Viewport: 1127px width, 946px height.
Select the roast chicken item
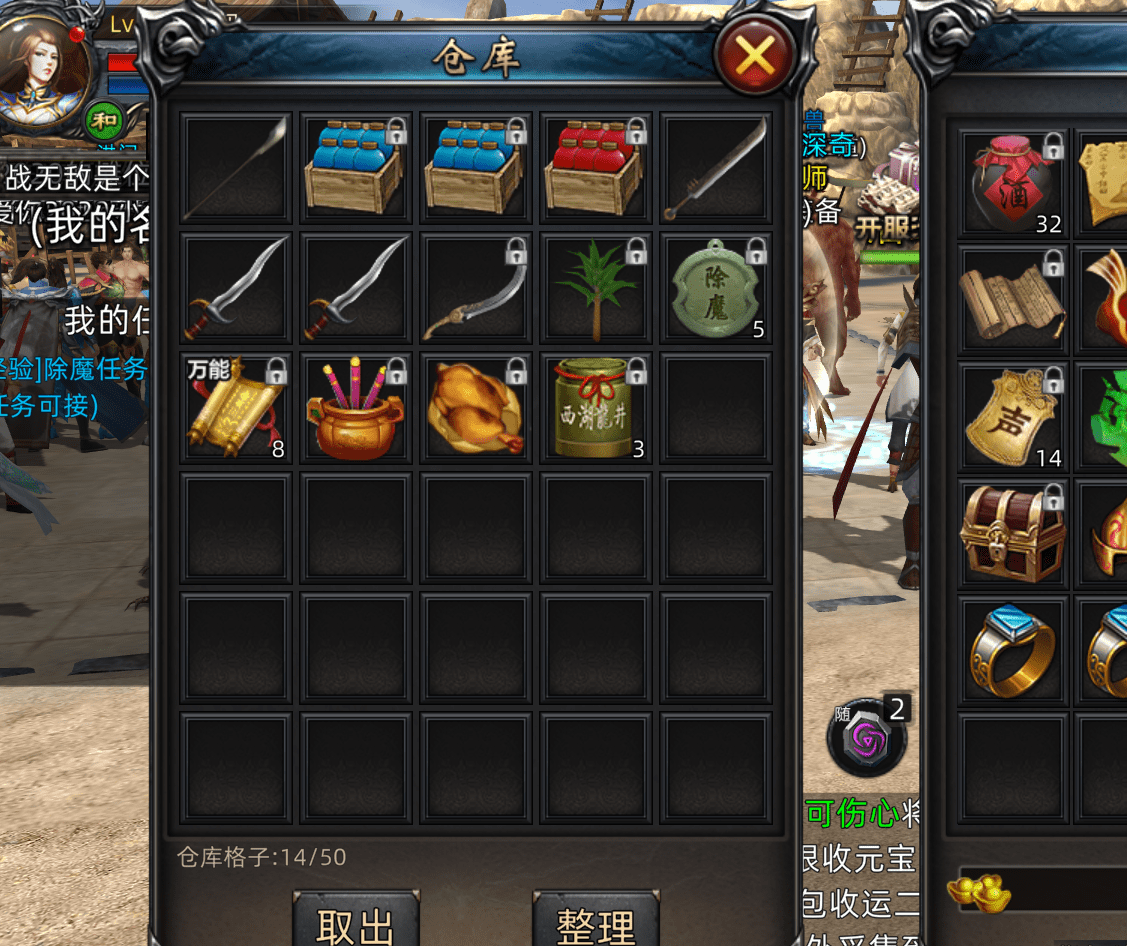(476, 408)
